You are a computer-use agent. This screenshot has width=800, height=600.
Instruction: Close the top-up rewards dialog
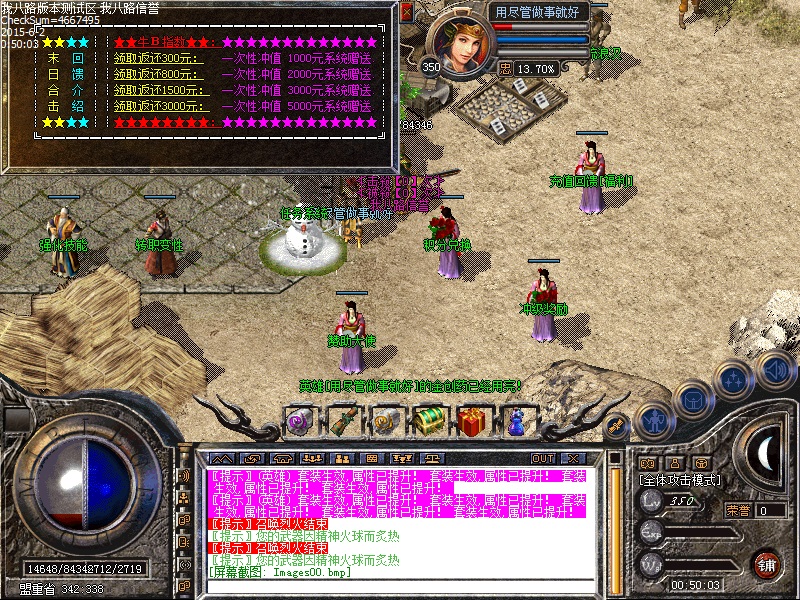(x=406, y=13)
